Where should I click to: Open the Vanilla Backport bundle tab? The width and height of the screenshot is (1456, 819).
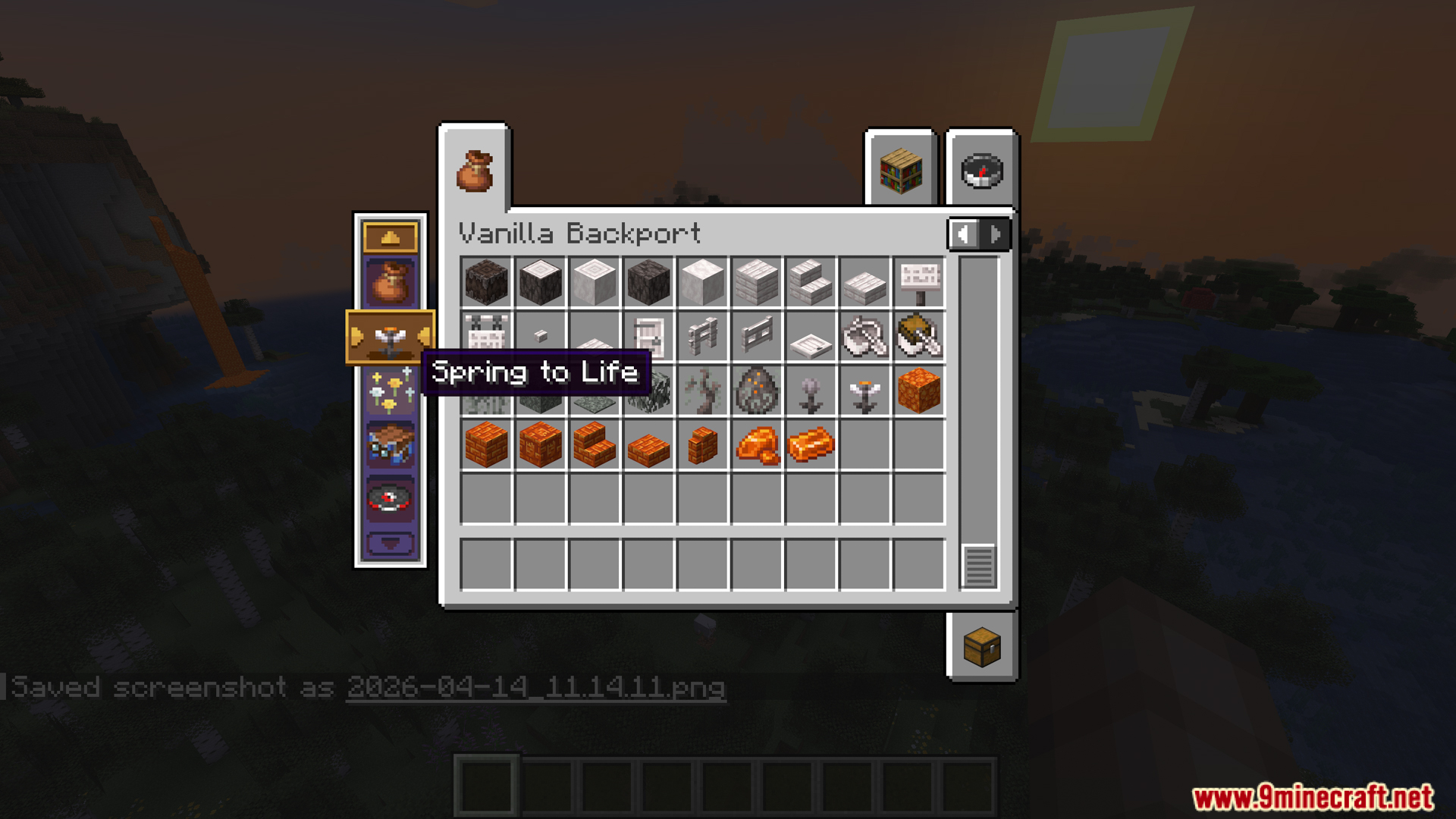click(x=390, y=284)
